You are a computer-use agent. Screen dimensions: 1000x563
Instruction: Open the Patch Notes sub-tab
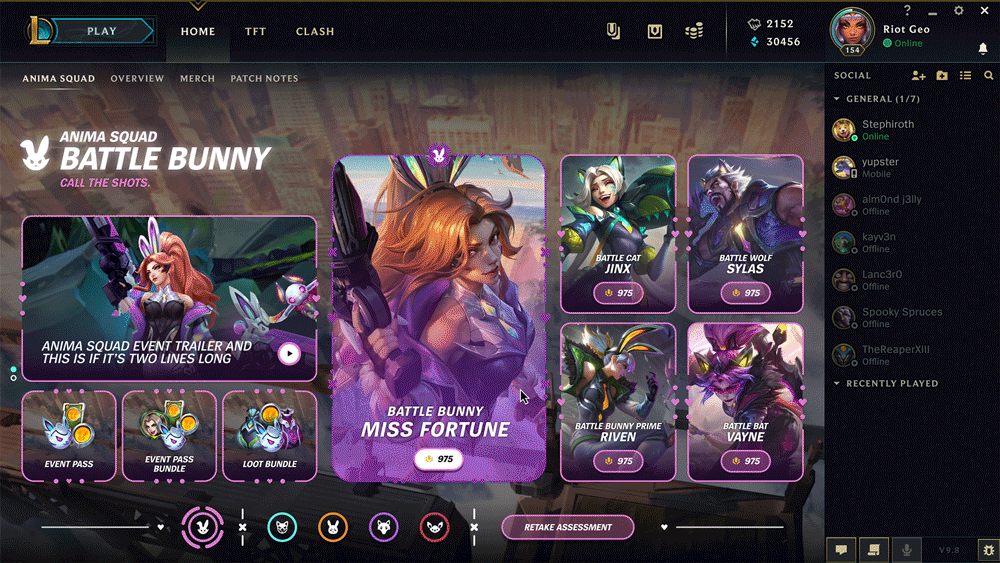[x=264, y=79]
